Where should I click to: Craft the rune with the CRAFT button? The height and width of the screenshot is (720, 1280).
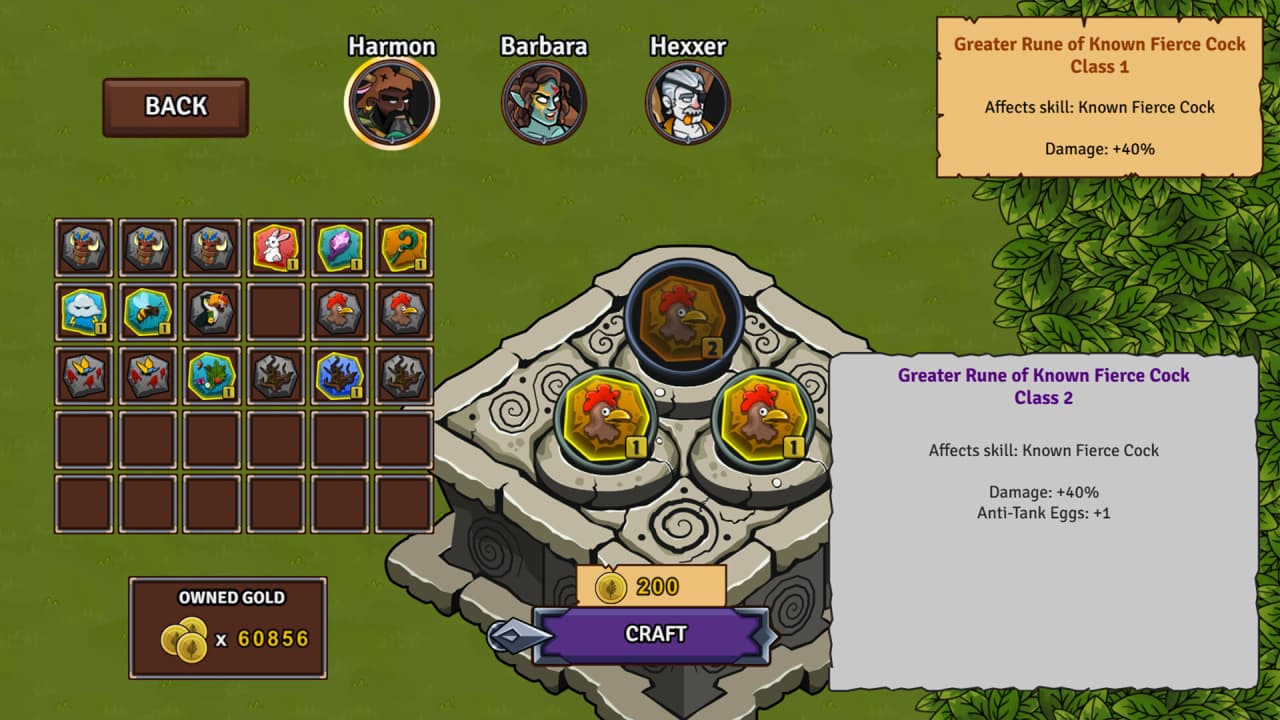655,634
